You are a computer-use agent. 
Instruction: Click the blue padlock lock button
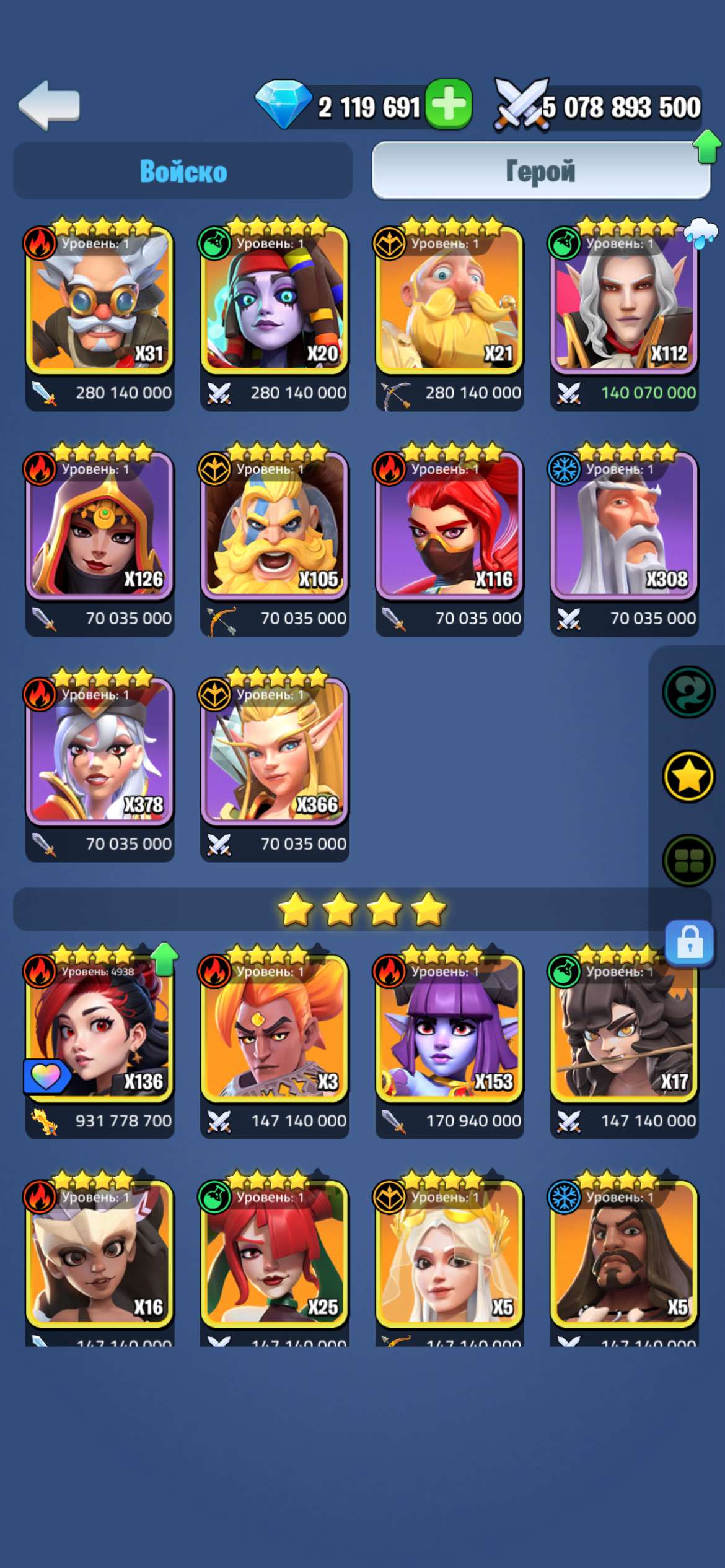(x=690, y=943)
